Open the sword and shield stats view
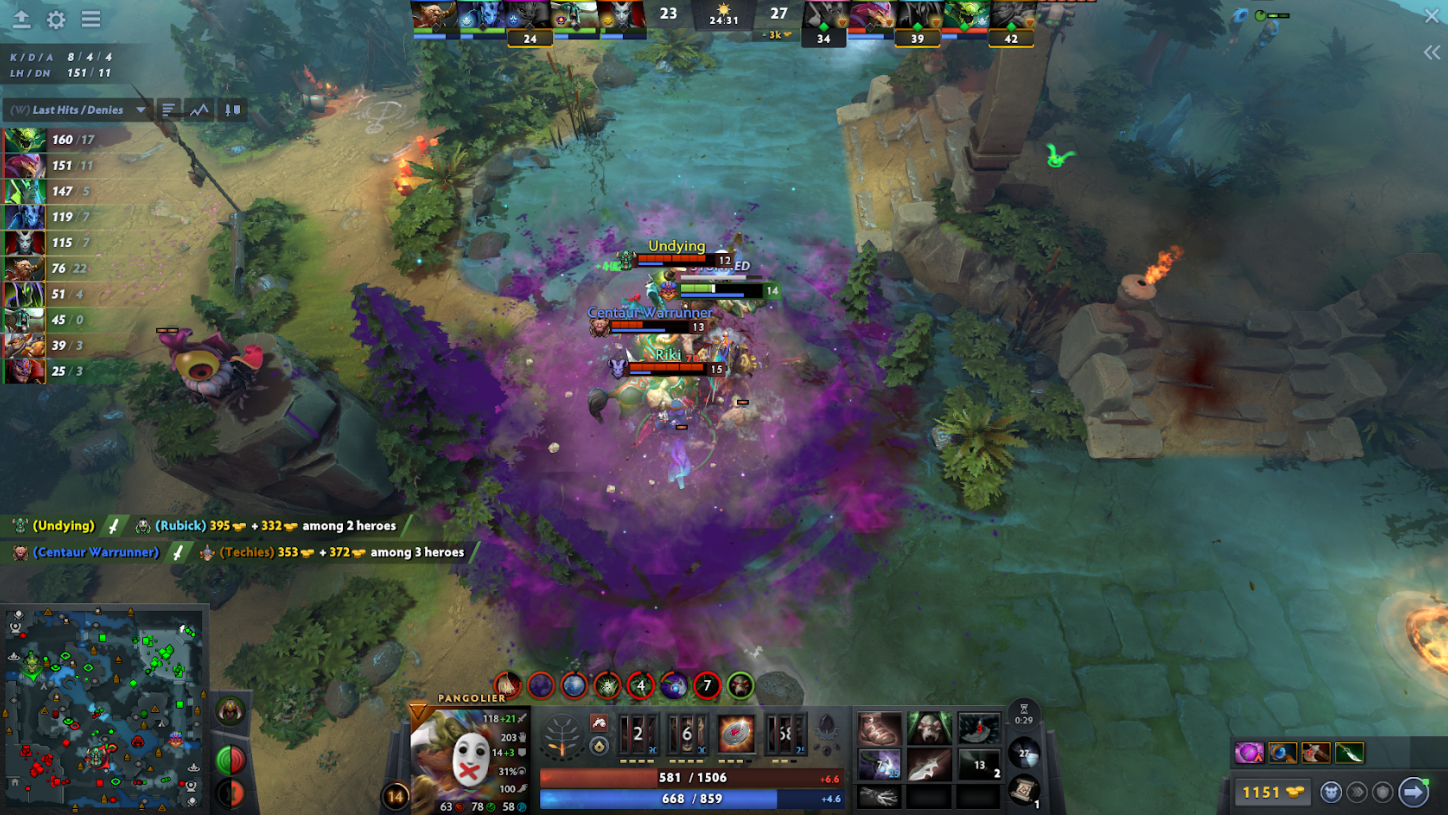The image size is (1448, 815). pyautogui.click(x=232, y=110)
